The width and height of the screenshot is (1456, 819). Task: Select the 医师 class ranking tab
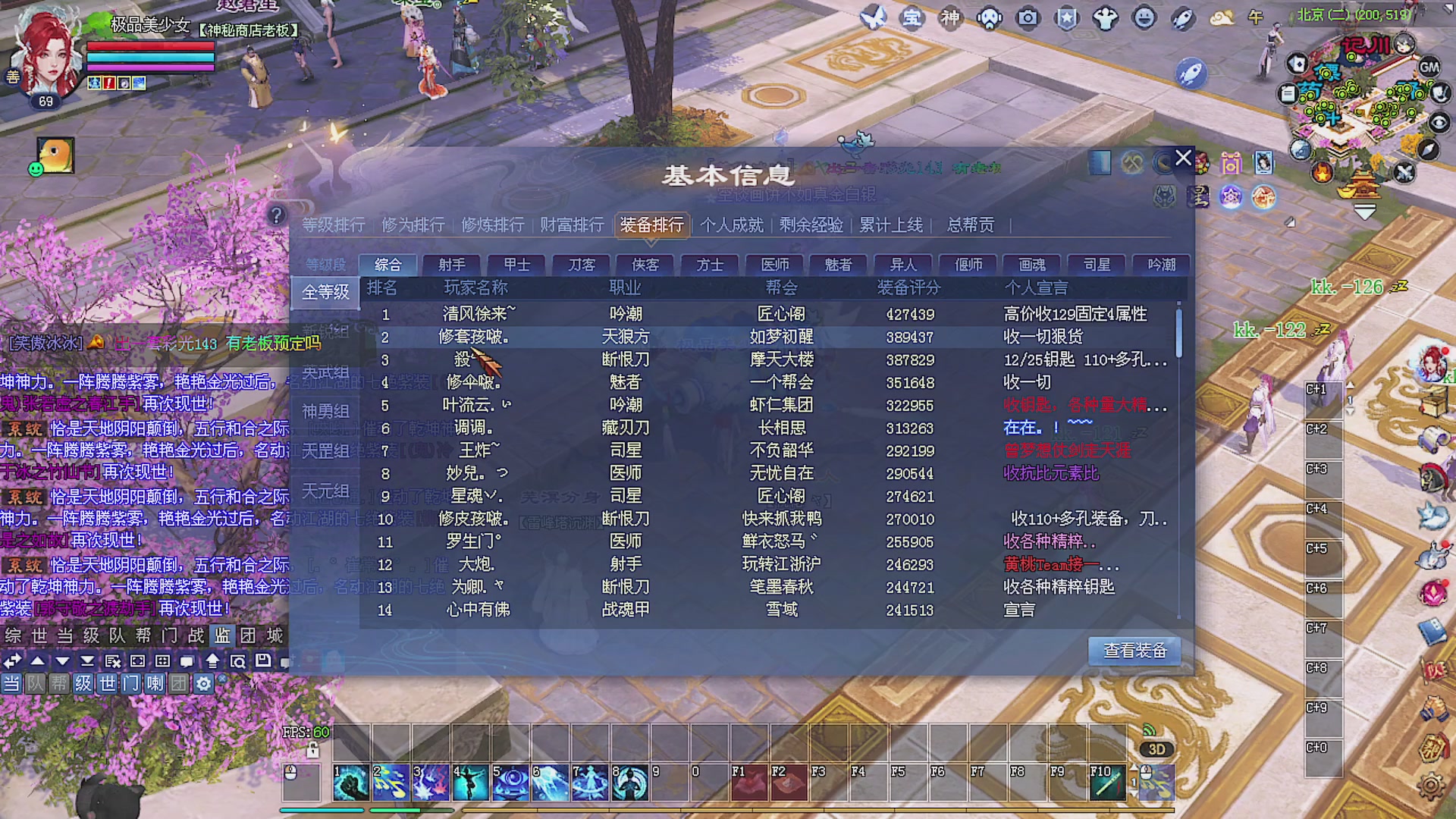coord(773,265)
